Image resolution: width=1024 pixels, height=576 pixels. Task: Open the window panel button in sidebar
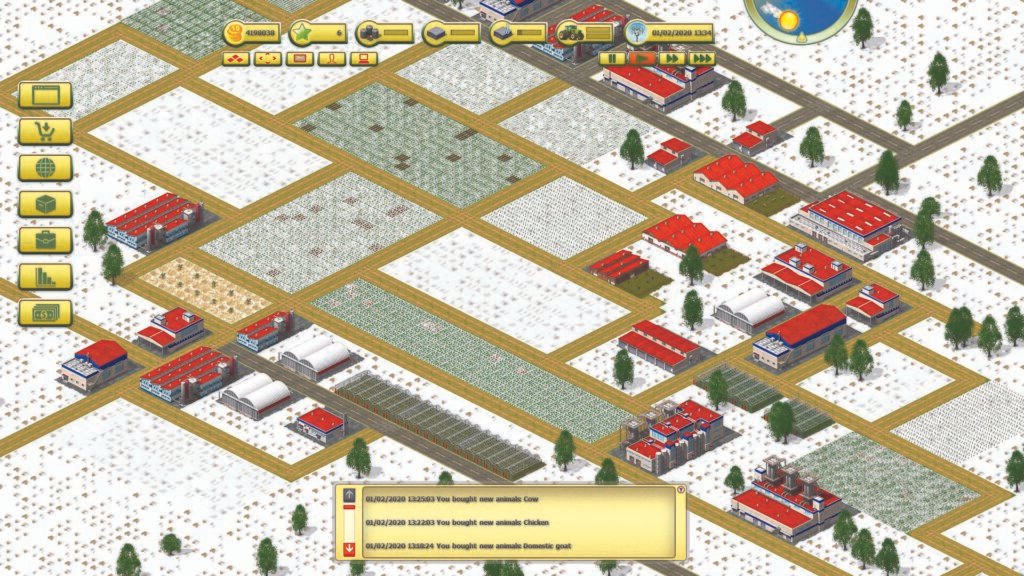(x=45, y=95)
